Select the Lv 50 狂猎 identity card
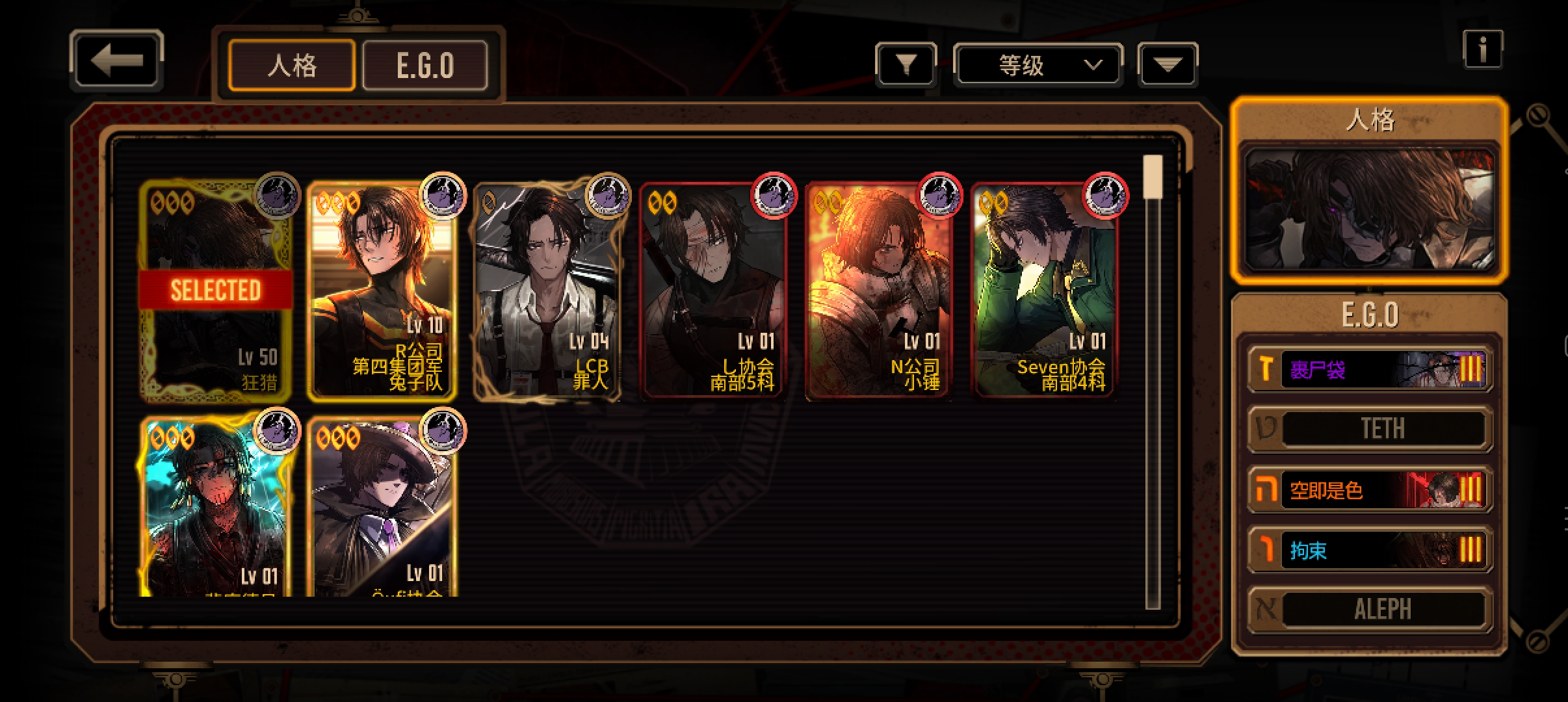This screenshot has height=702, width=1568. pos(216,291)
